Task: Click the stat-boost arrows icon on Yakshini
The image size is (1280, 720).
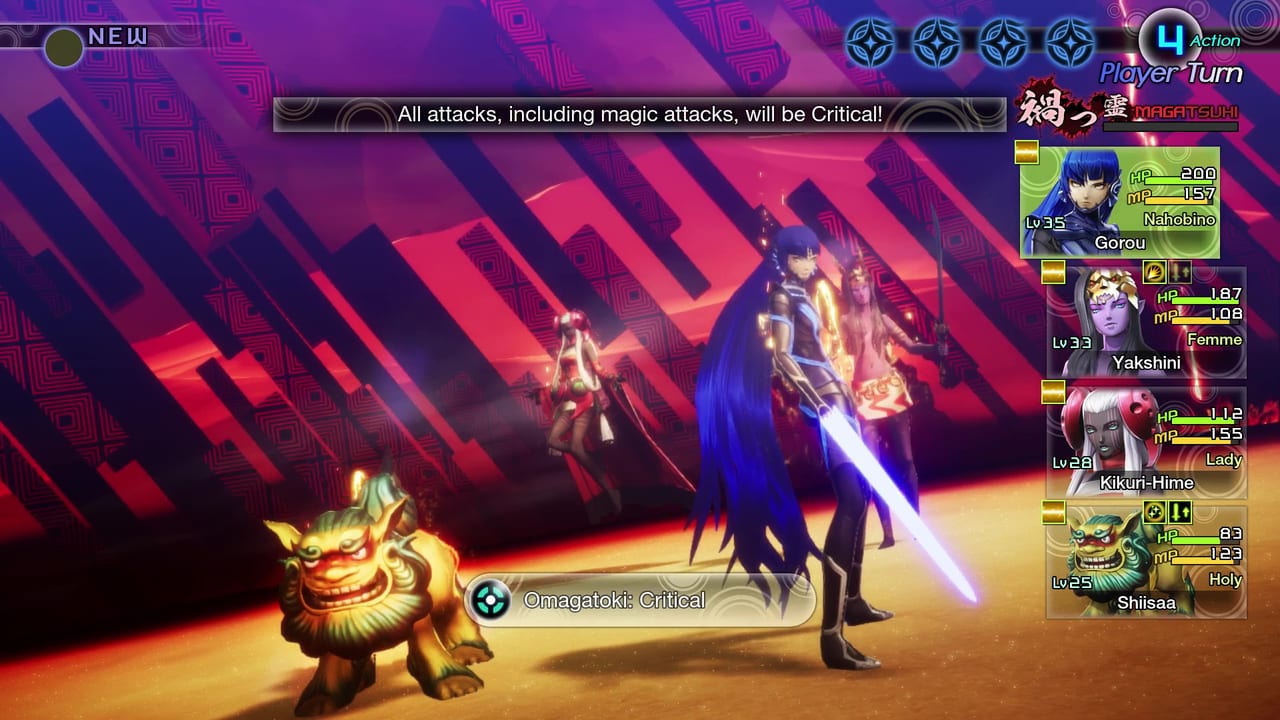Action: [1179, 273]
